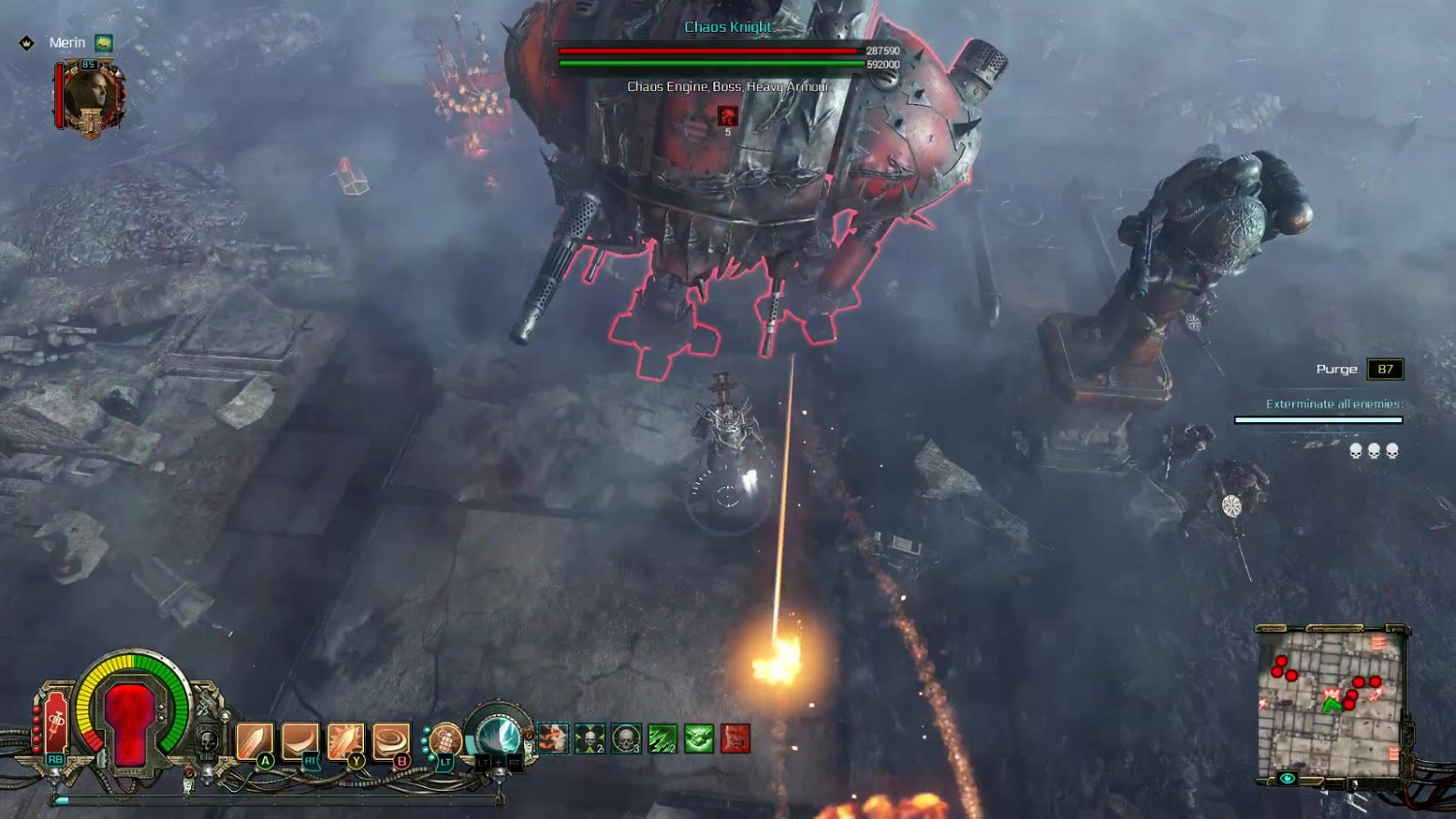Click Merin's character portrait
The image size is (1456, 819).
[x=90, y=92]
